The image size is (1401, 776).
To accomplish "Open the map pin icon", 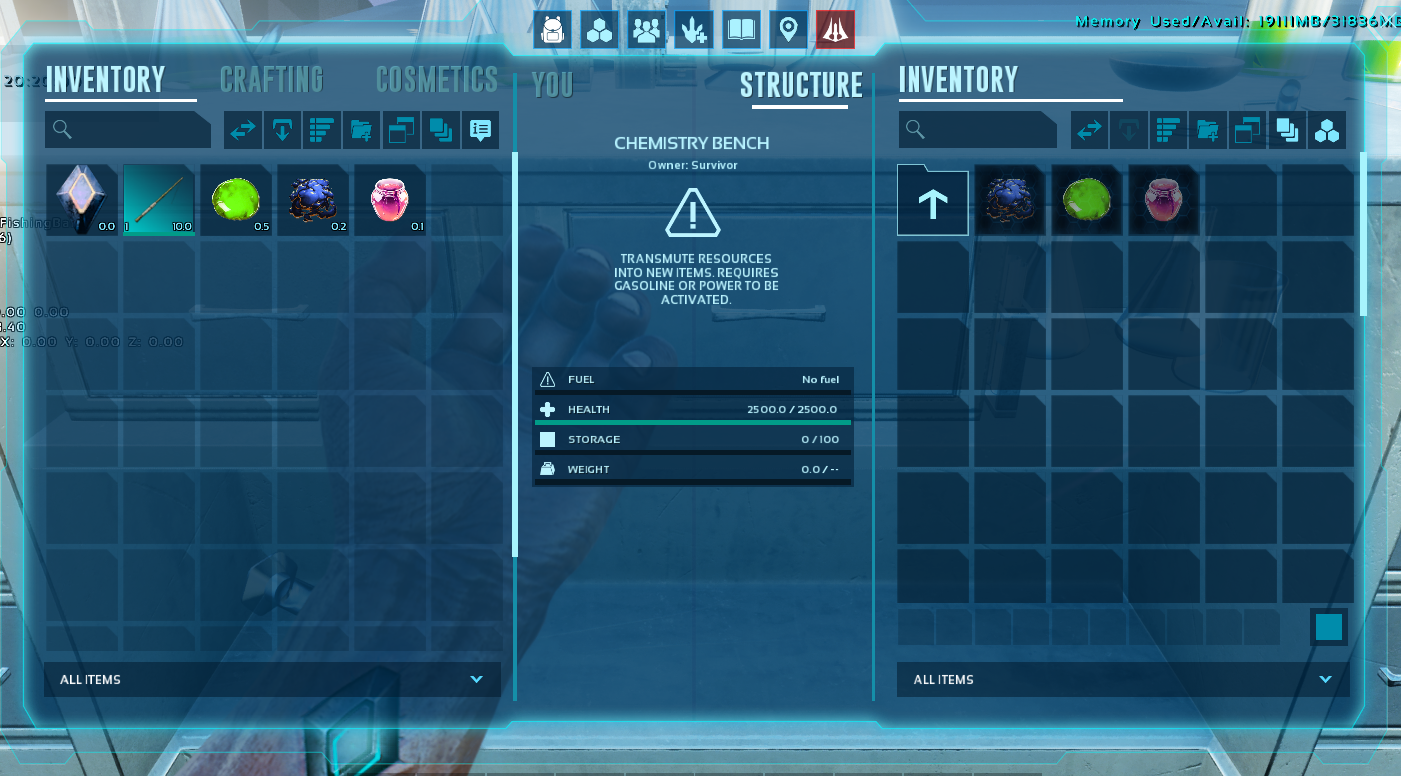I will click(788, 30).
